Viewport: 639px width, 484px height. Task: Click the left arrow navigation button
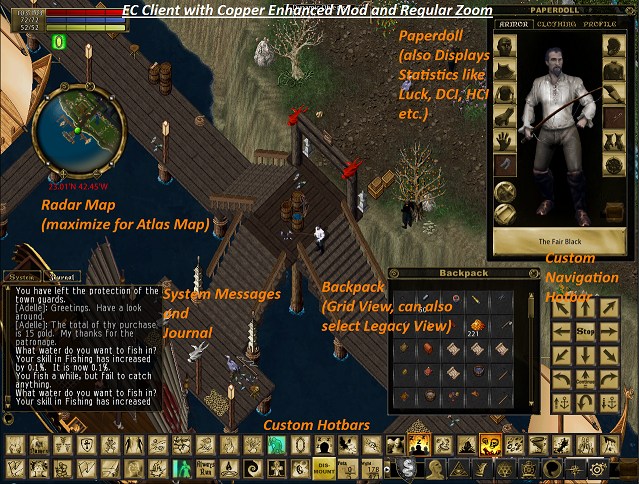pyautogui.click(x=562, y=330)
